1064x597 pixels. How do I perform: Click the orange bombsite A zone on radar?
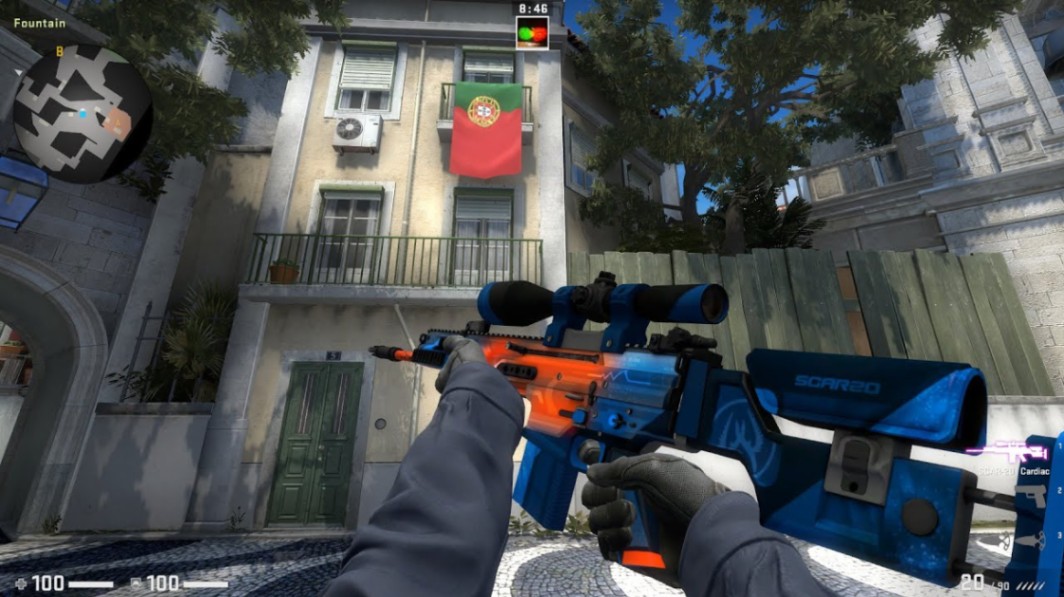(x=117, y=123)
